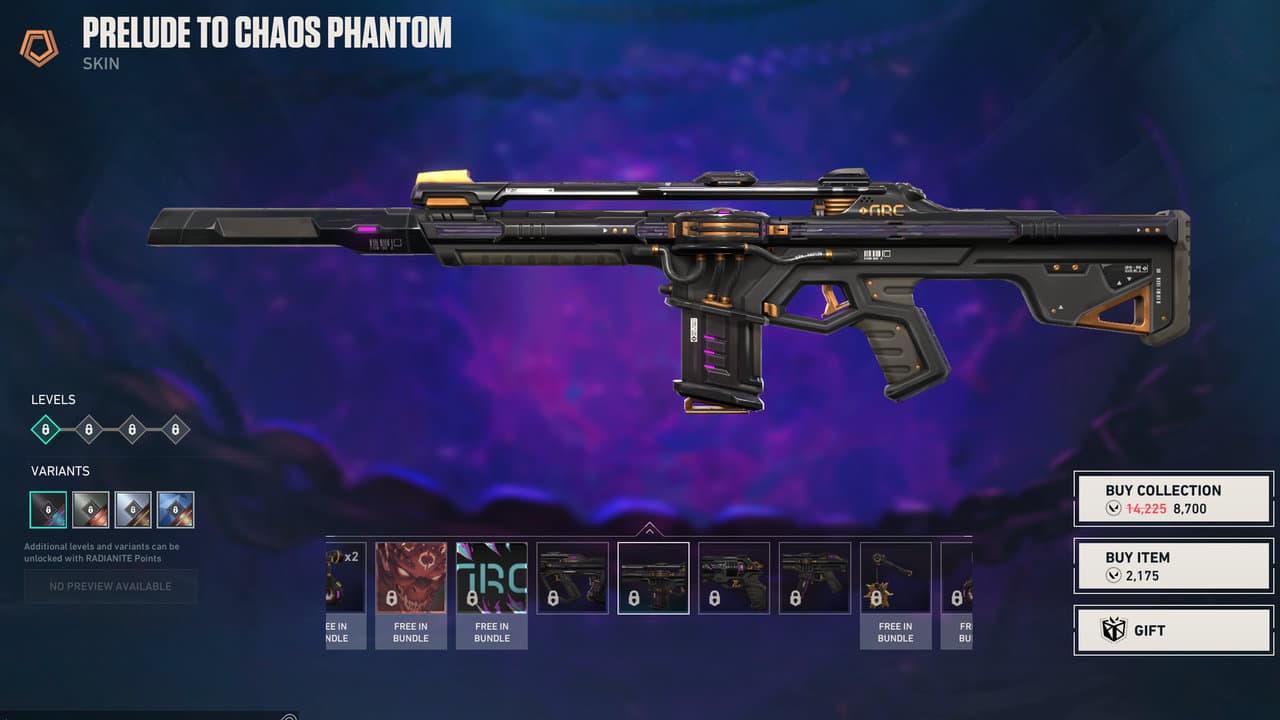Click the GIFT button
This screenshot has width=1280, height=720.
(x=1173, y=630)
